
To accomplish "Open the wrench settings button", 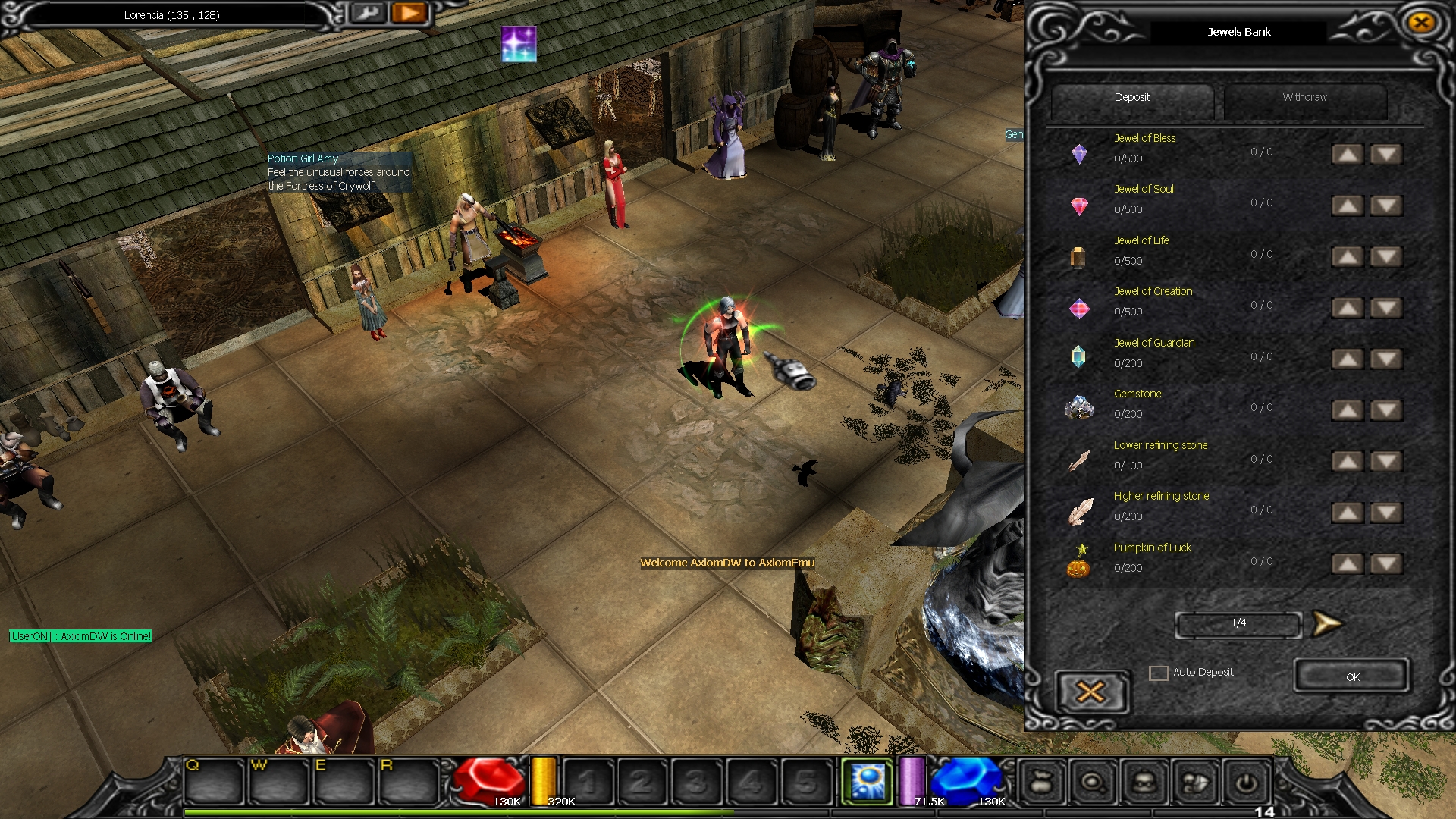I will [369, 13].
